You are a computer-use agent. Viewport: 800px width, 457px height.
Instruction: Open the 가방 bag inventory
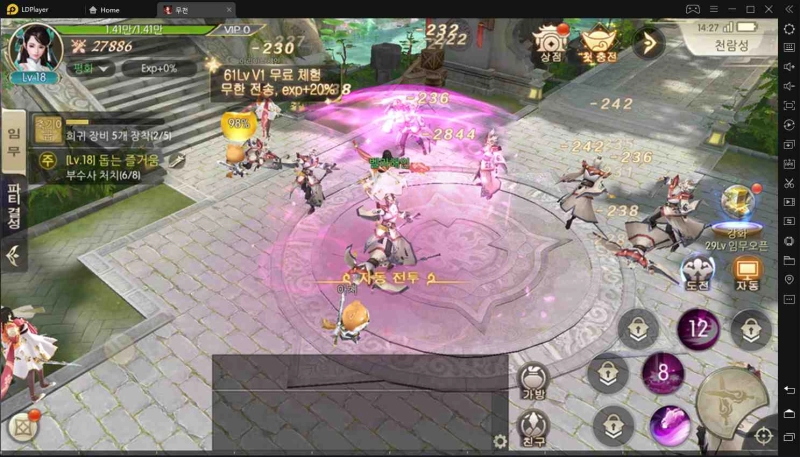[x=533, y=383]
